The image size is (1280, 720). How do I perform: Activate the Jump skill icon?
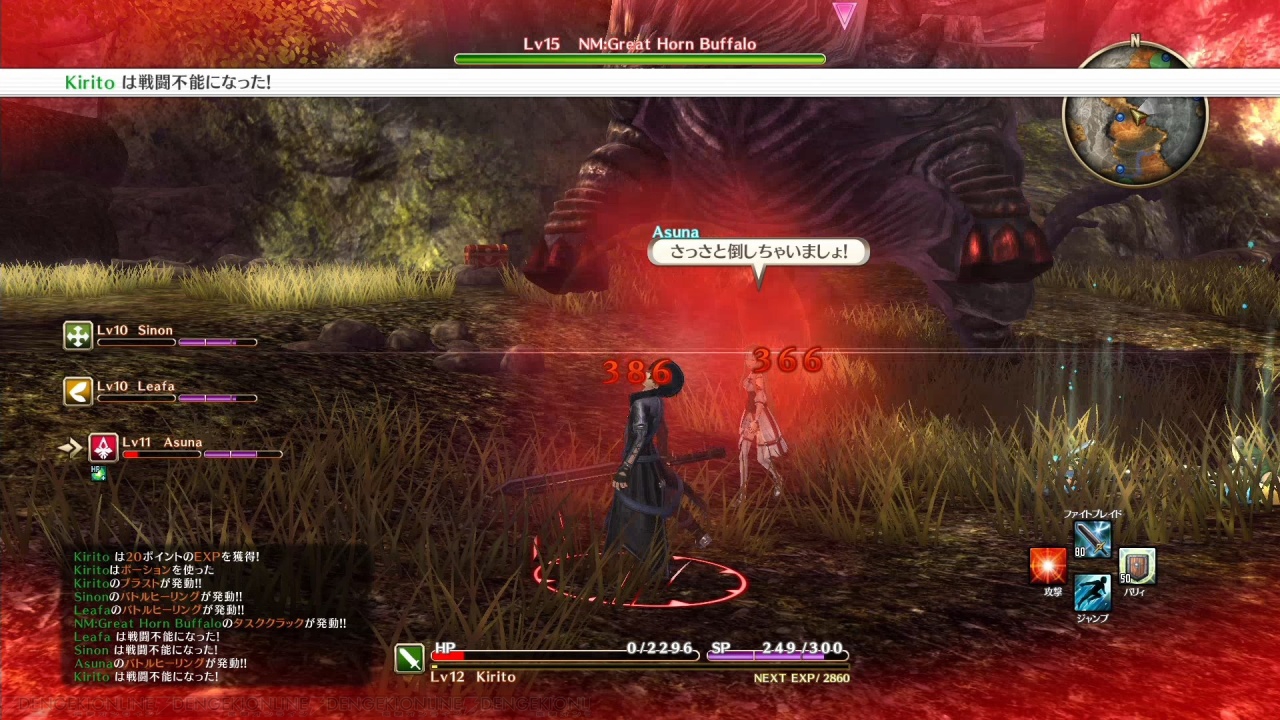tap(1092, 593)
